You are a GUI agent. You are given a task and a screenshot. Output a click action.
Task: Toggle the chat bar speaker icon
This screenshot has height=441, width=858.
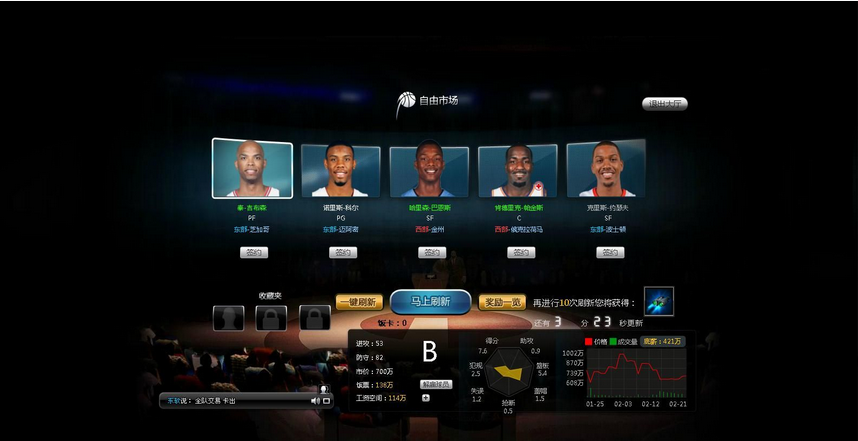[315, 401]
